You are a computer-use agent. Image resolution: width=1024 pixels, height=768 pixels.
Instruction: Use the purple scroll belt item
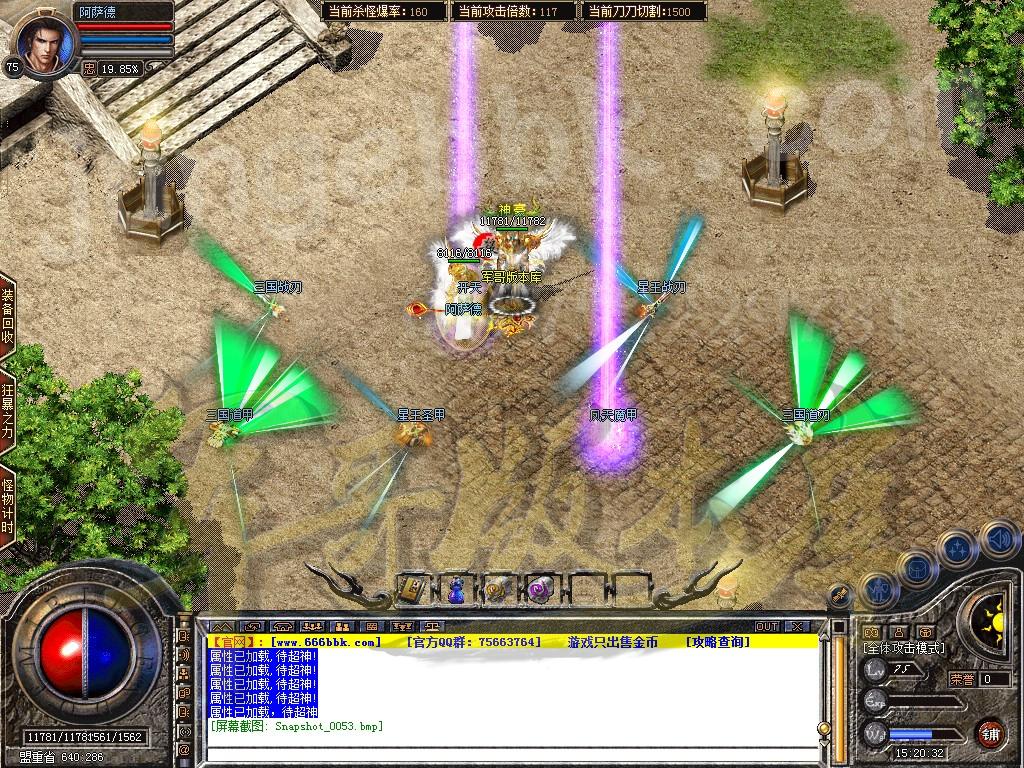541,590
